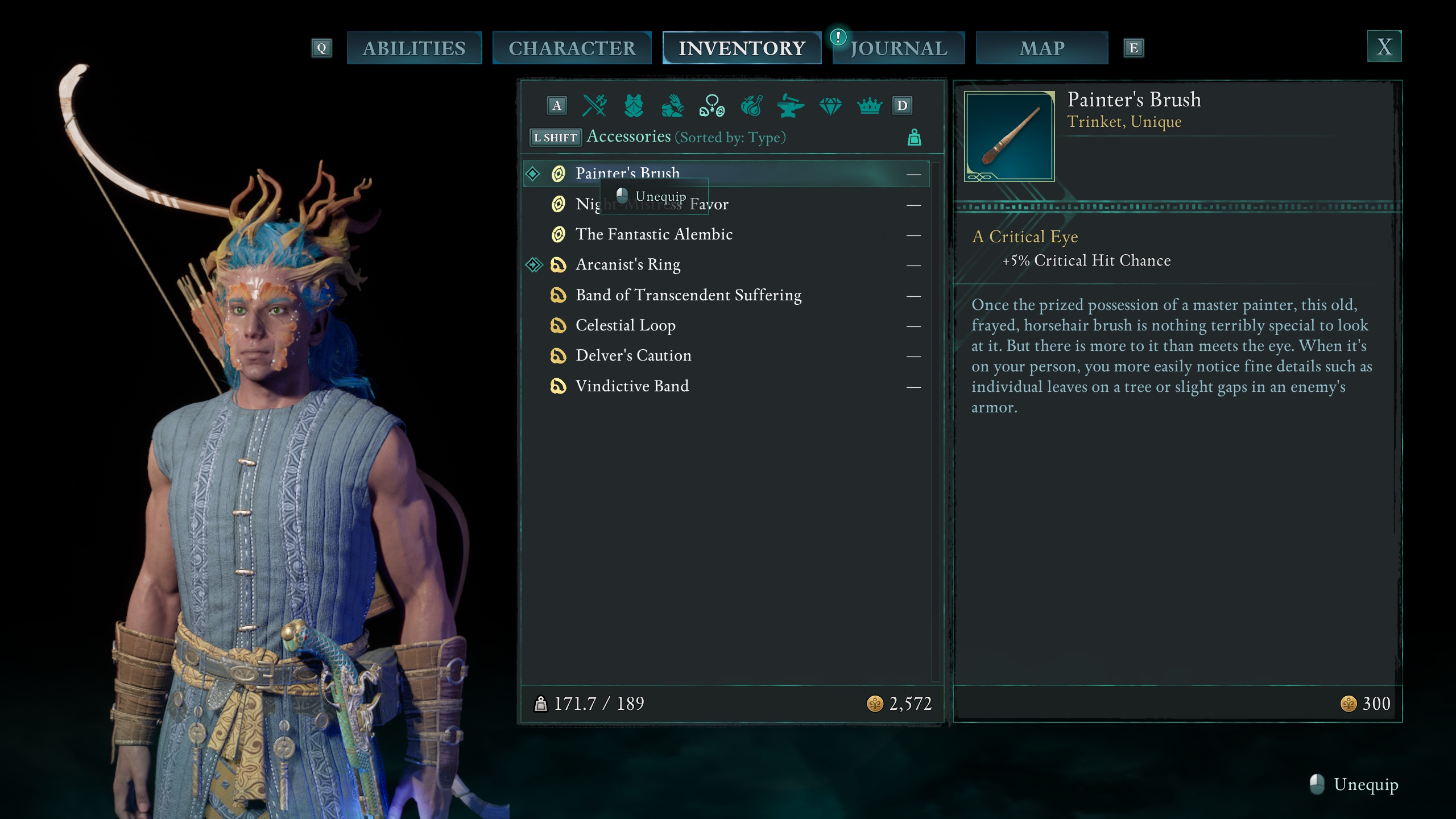Open the Sorted by Type selector
The width and height of the screenshot is (1456, 819).
click(729, 138)
